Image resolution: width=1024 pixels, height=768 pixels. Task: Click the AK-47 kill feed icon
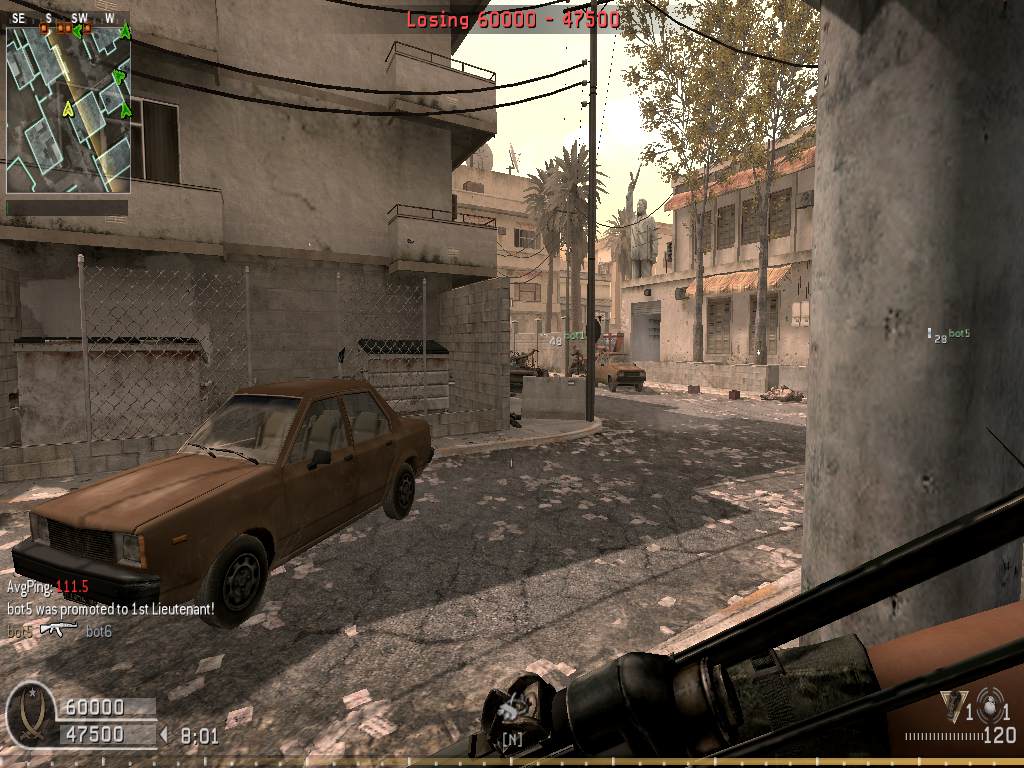point(58,628)
